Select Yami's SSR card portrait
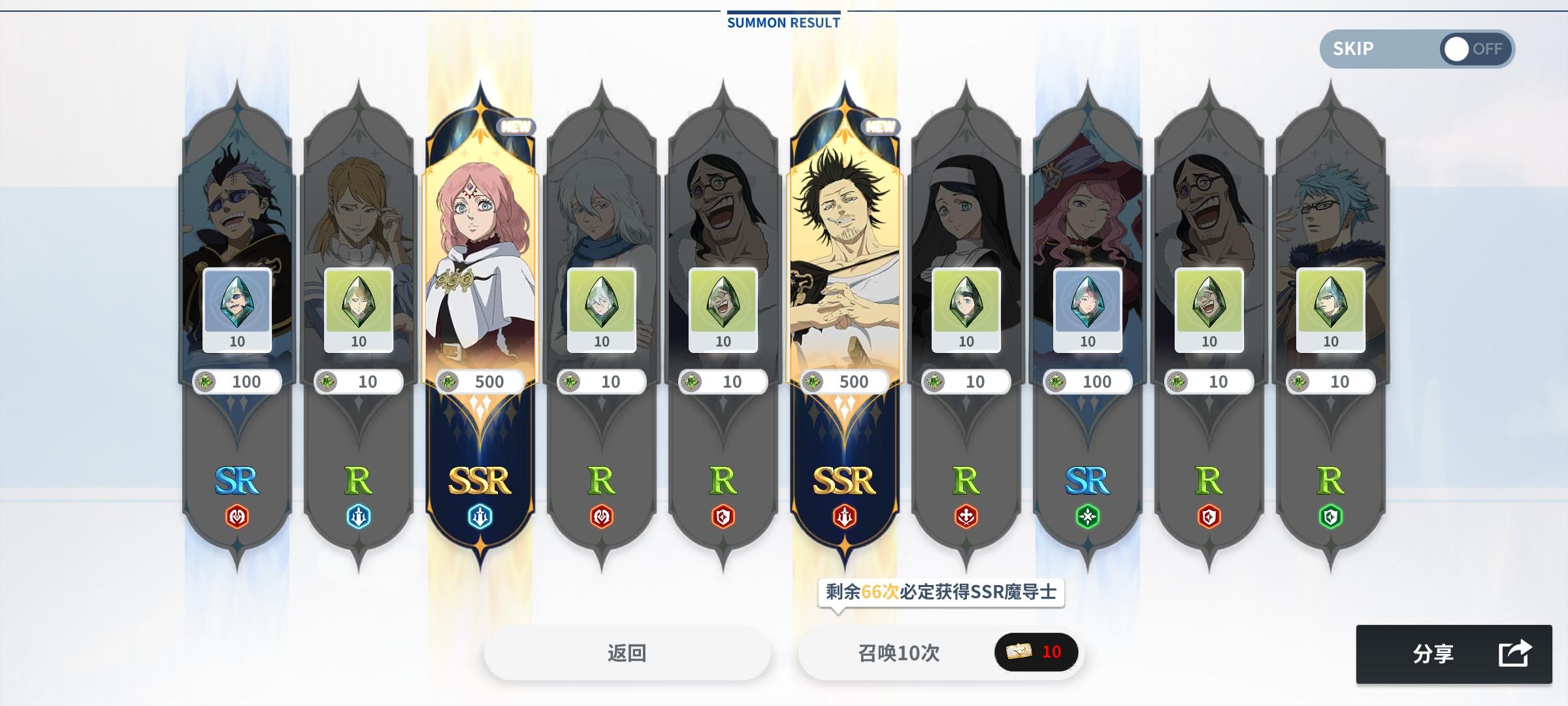Image resolution: width=1568 pixels, height=706 pixels. (845, 216)
